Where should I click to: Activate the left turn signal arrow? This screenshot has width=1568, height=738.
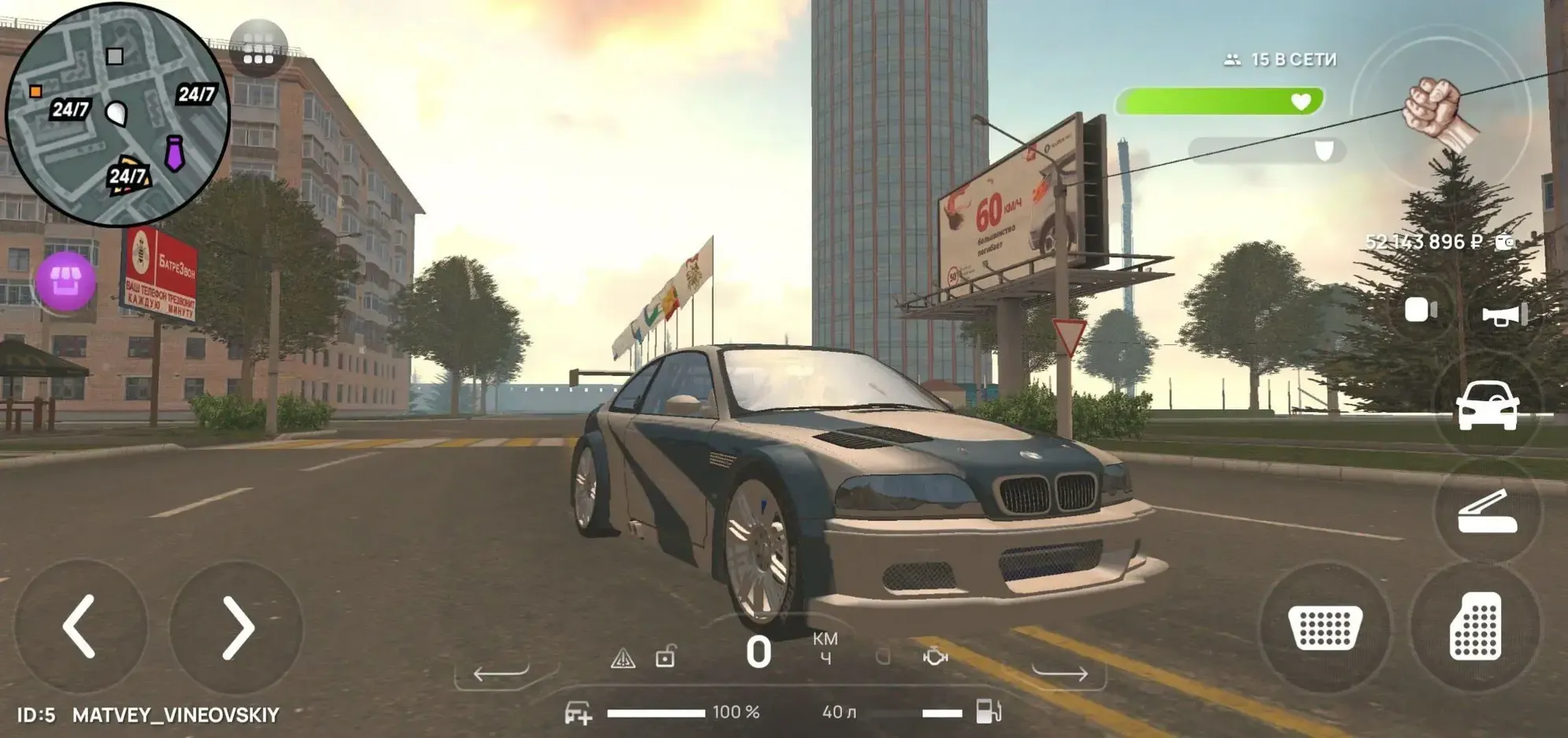click(x=501, y=673)
